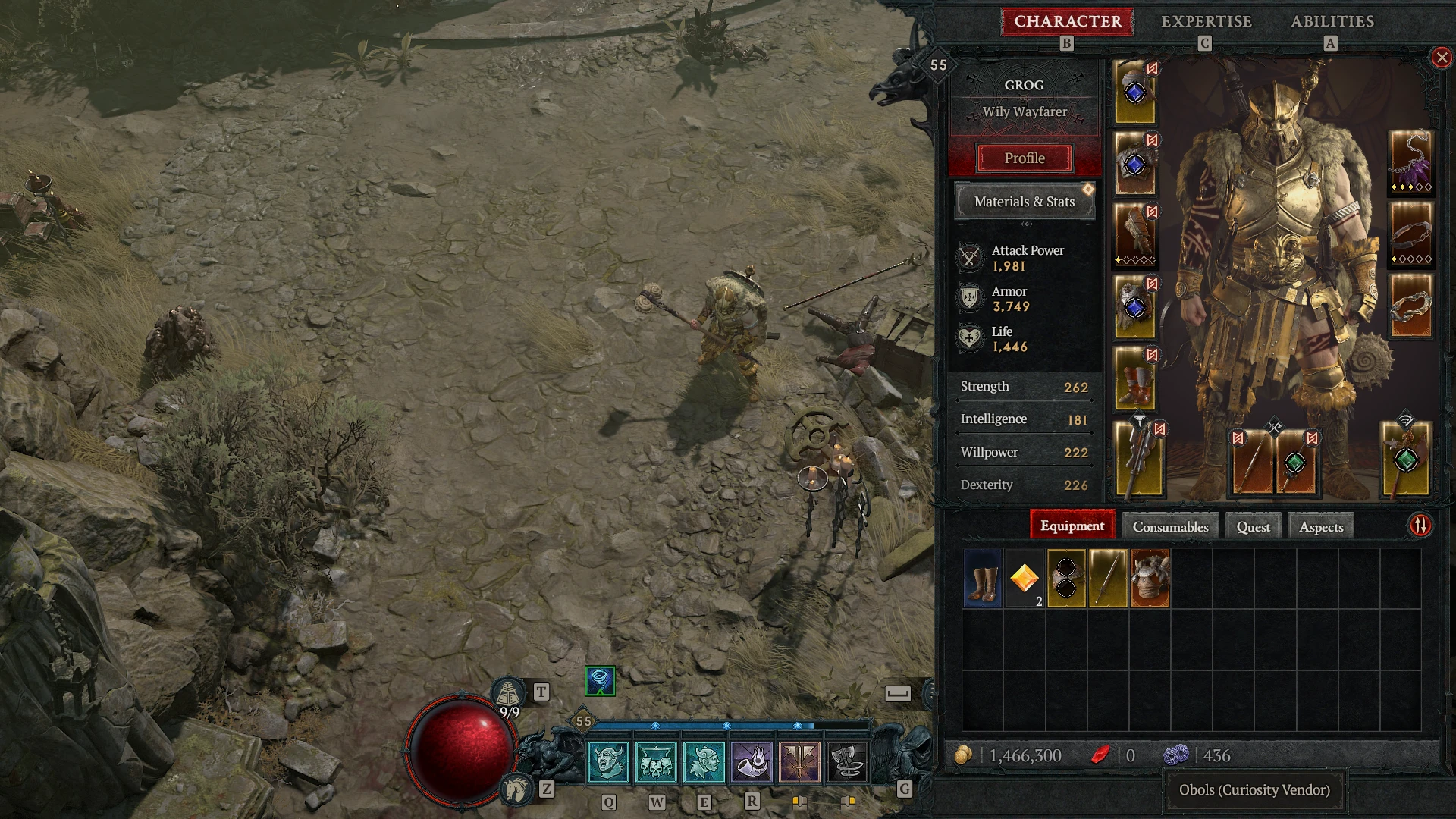The height and width of the screenshot is (819, 1456).
Task: Pick the yellow gem stack in inventory
Action: click(x=1024, y=579)
